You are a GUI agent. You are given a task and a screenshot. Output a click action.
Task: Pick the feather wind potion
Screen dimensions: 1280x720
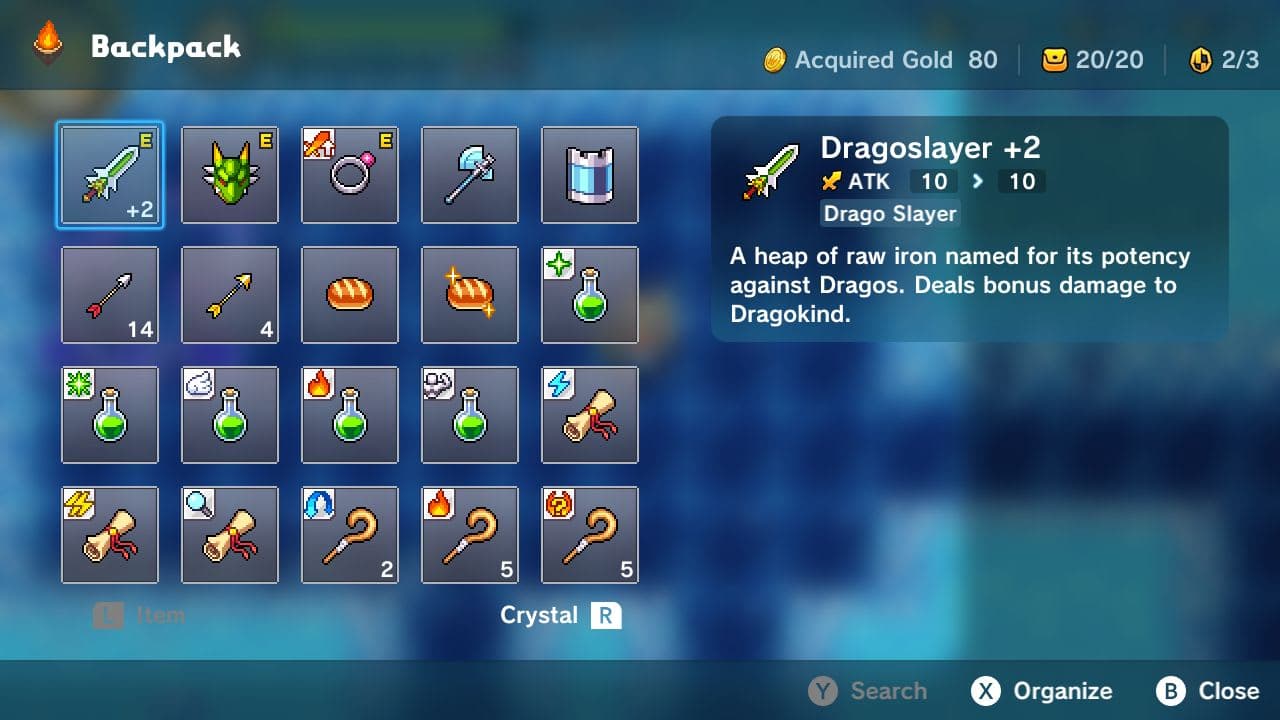tap(230, 415)
